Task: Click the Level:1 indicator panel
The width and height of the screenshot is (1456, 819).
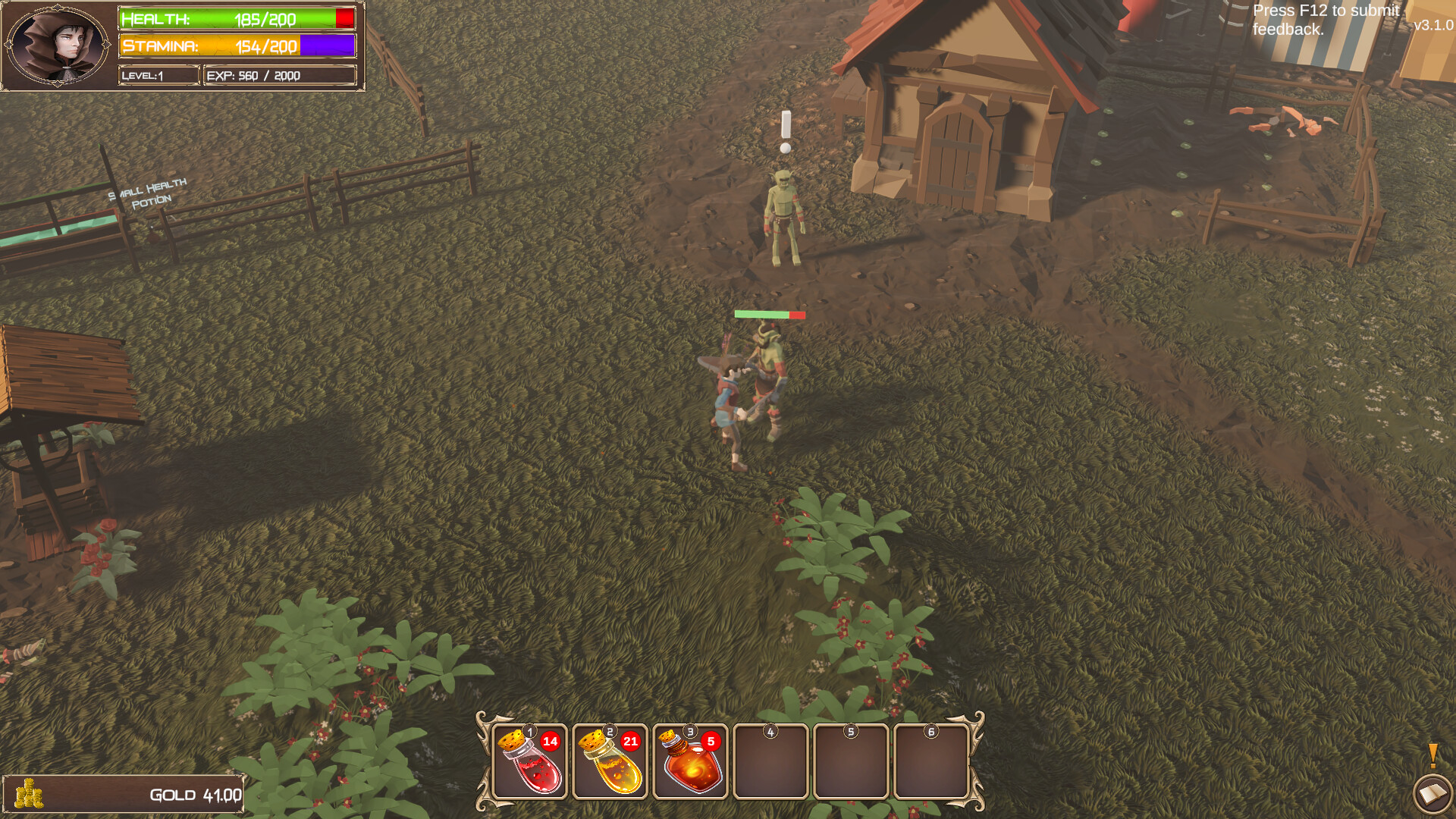Action: pos(158,75)
